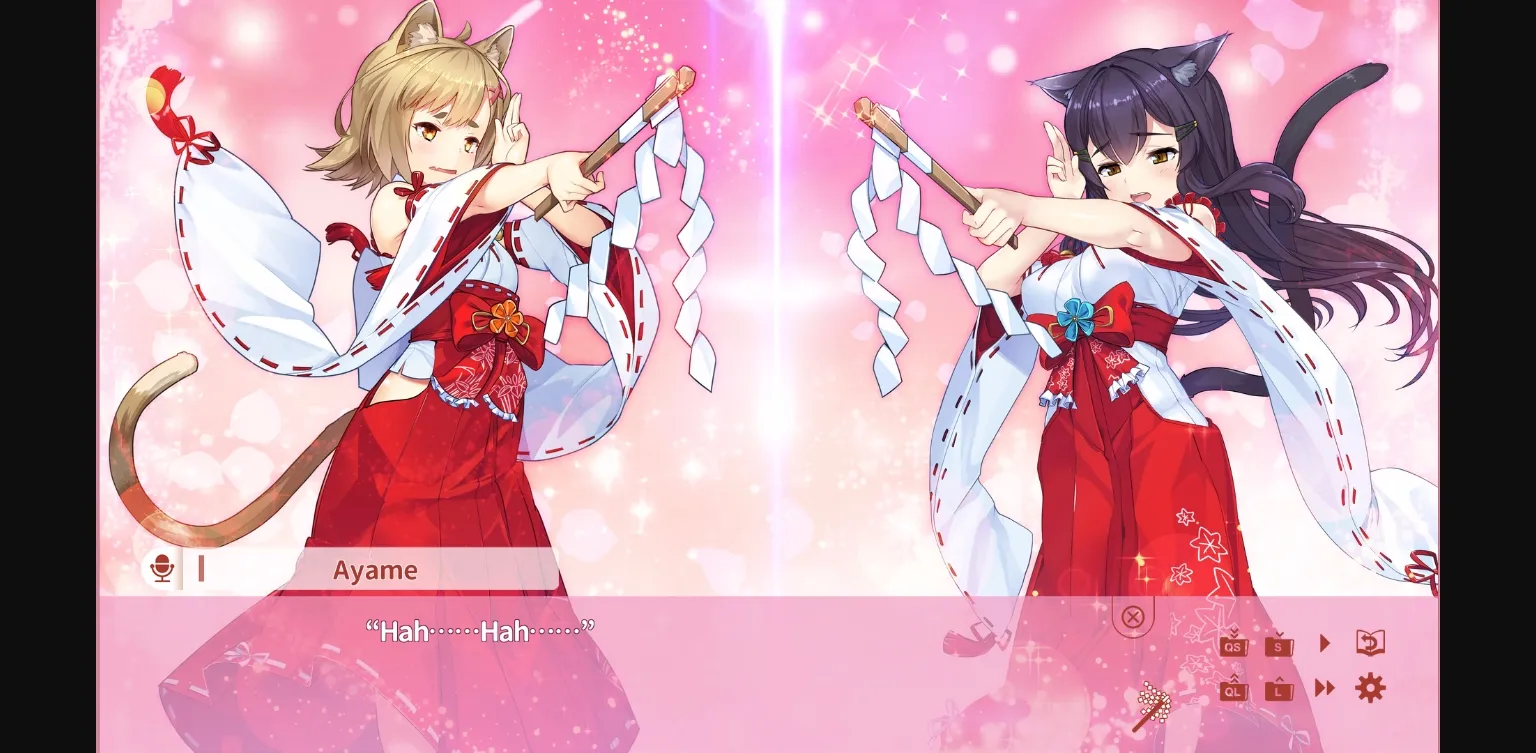Click the blinking text cursor marker
1536x753 pixels.
pos(202,568)
